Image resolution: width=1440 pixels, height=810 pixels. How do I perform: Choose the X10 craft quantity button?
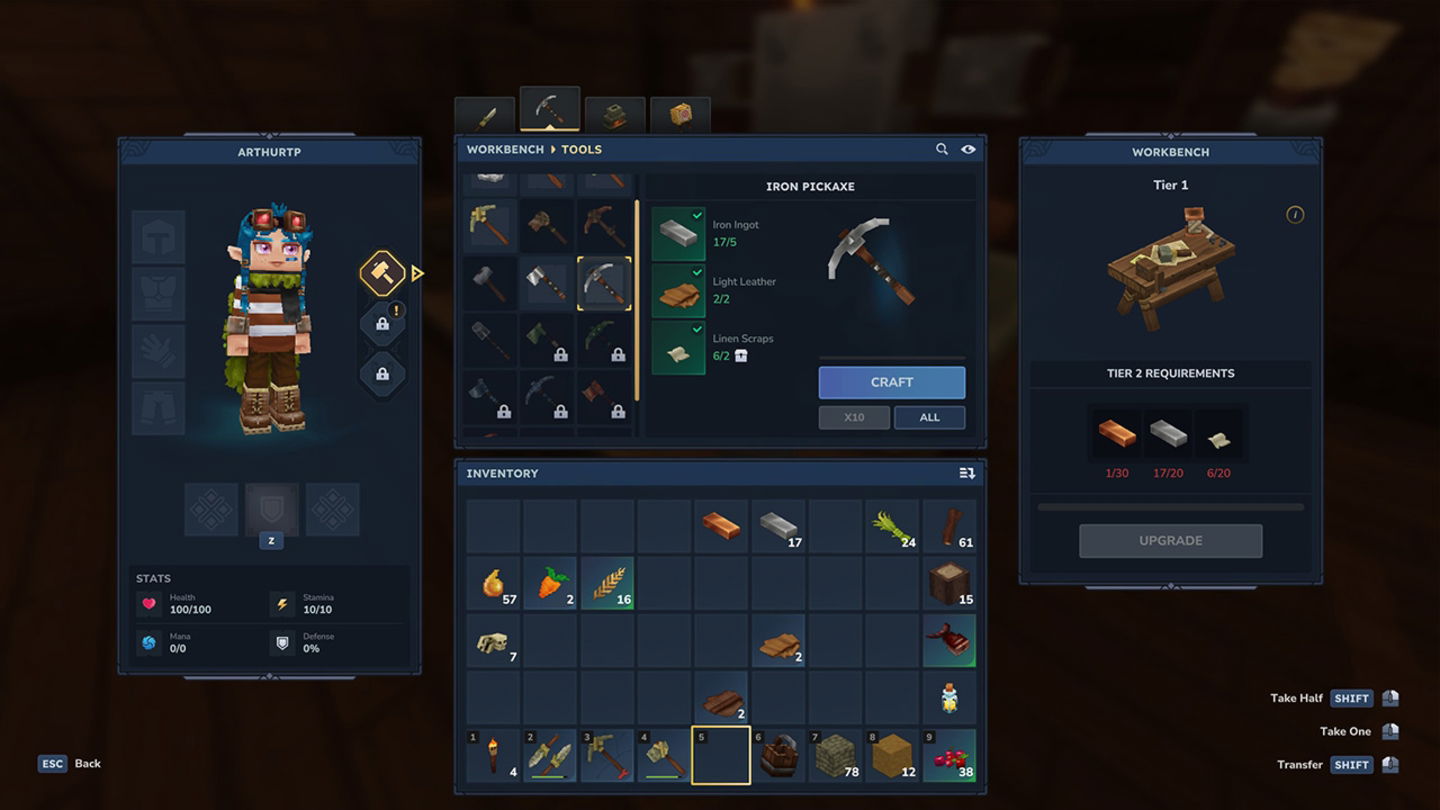(853, 417)
